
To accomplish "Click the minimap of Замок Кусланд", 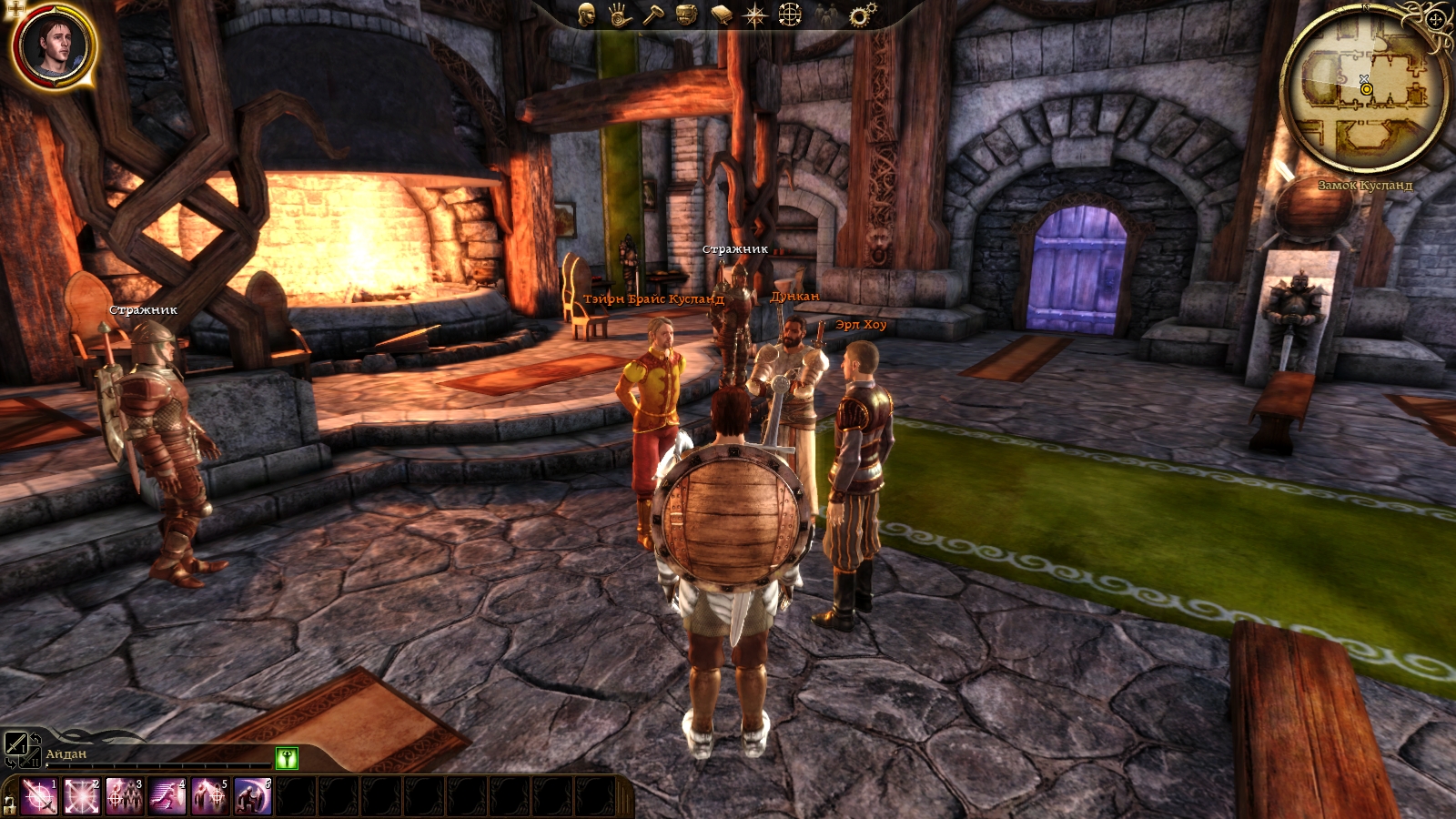I will tap(1363, 91).
